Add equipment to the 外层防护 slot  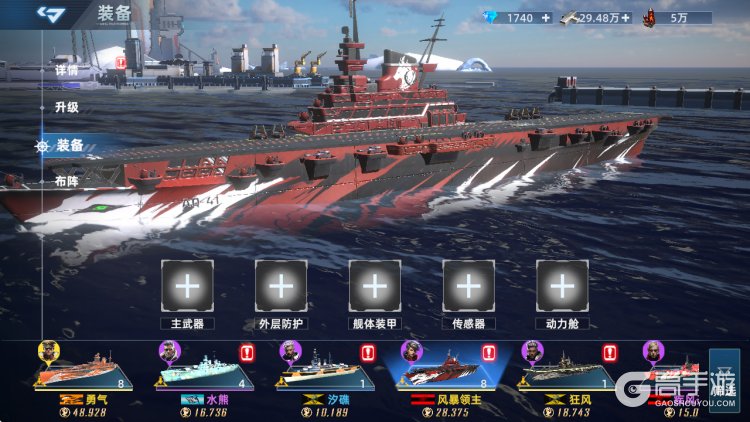(x=281, y=286)
